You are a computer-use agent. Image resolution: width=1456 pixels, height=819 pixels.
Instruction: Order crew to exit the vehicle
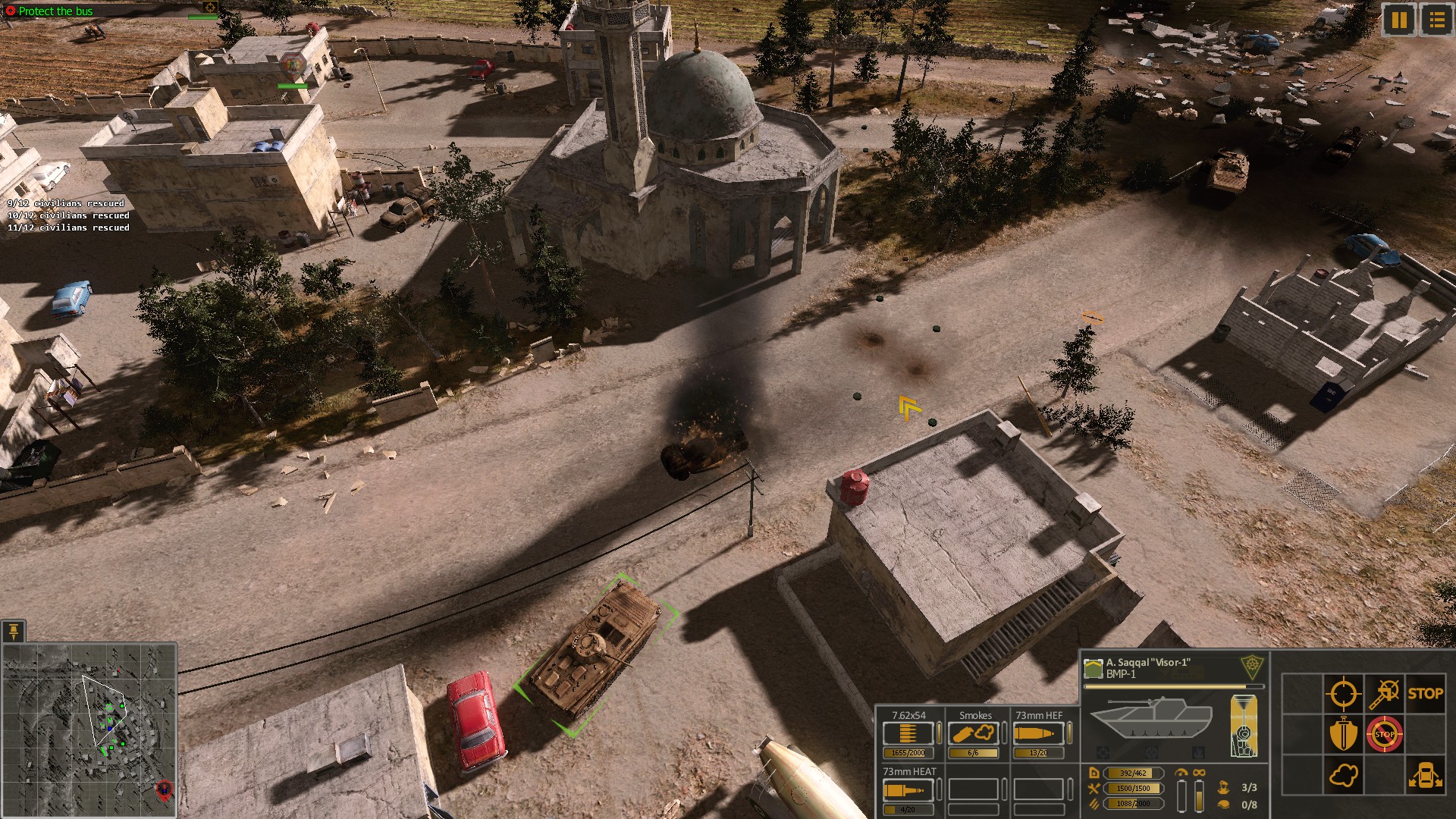(x=1425, y=776)
